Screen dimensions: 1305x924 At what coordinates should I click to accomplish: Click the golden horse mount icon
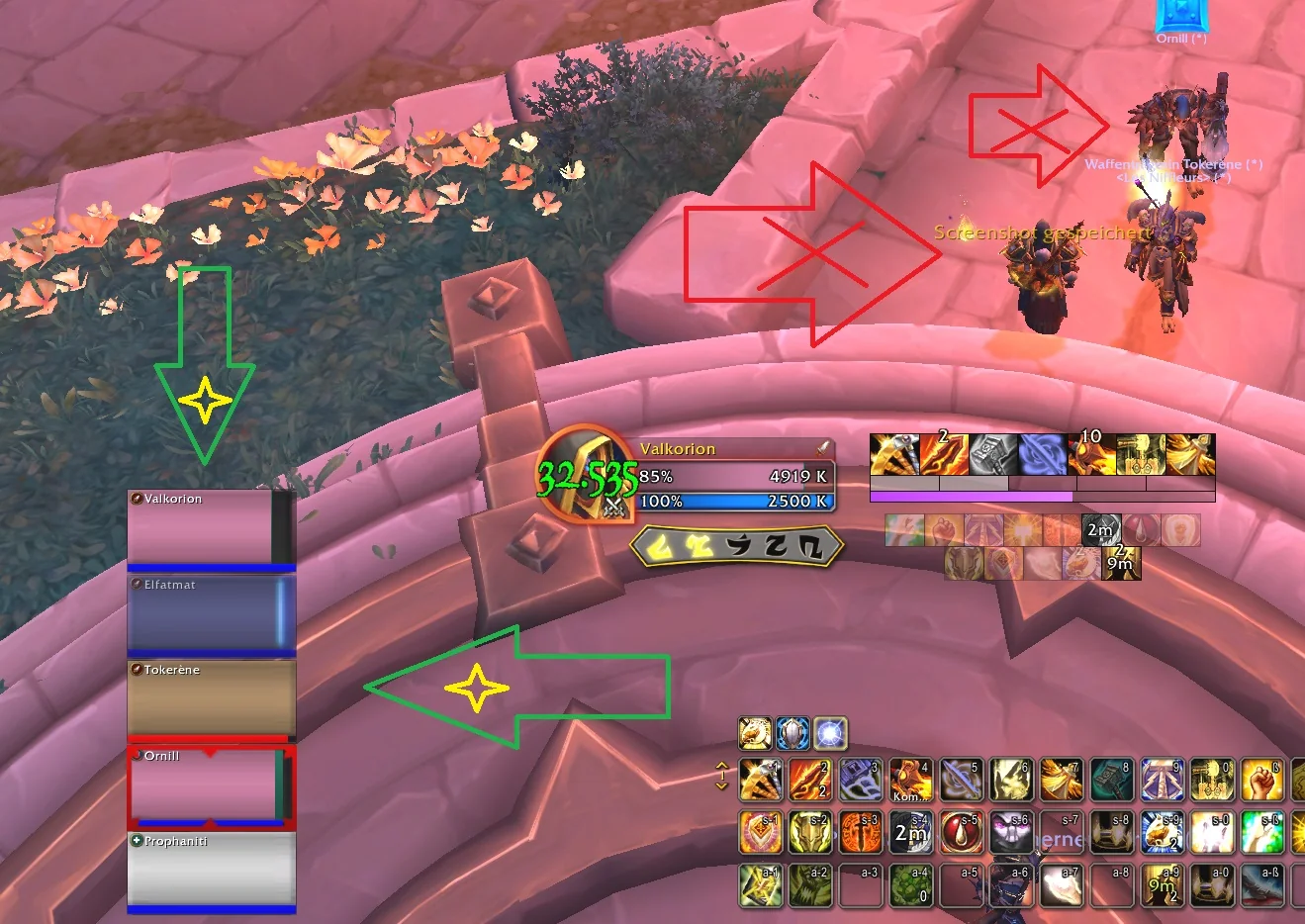pos(755,734)
